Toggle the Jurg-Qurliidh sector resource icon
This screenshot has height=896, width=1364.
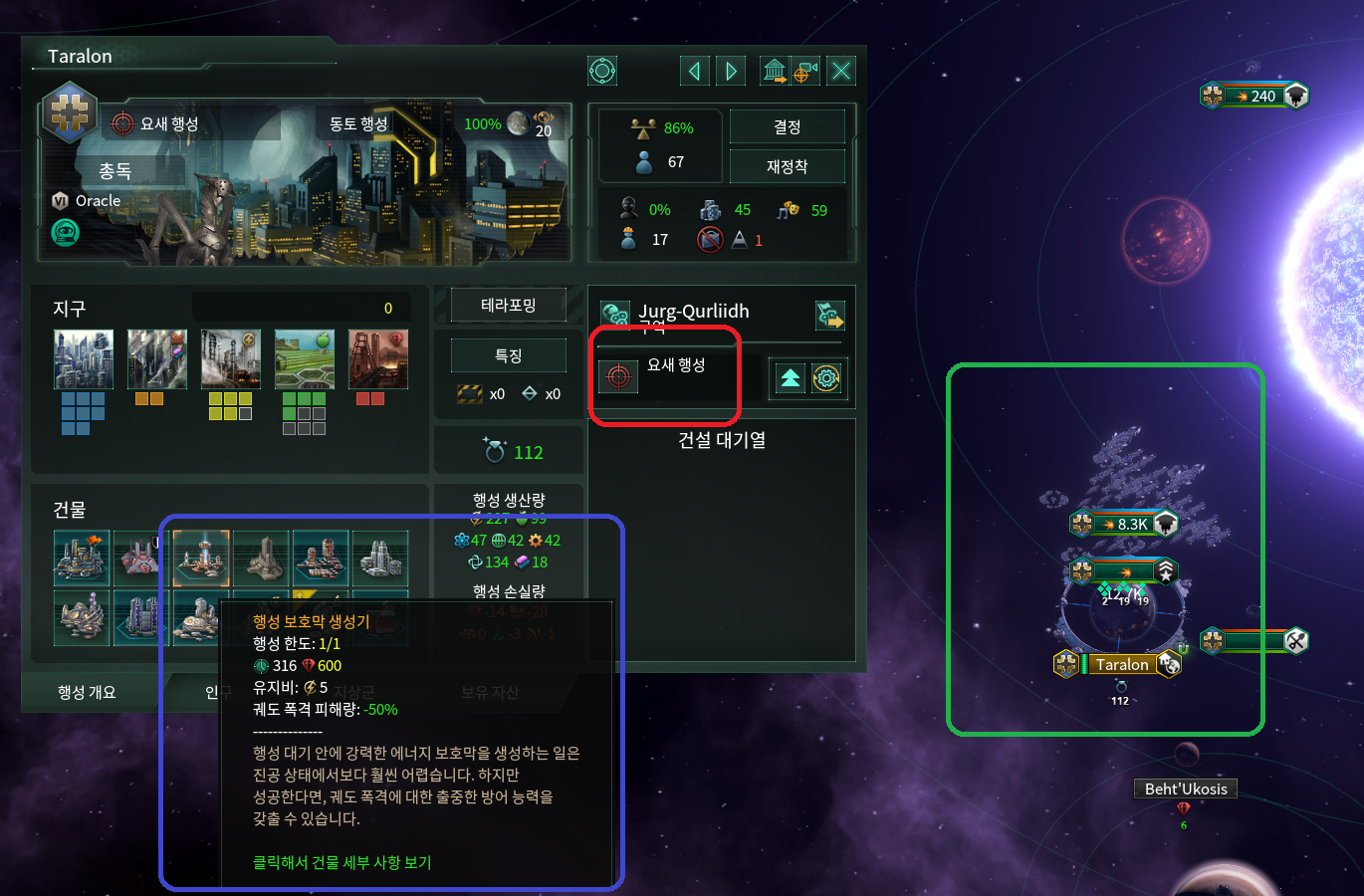pyautogui.click(x=614, y=311)
